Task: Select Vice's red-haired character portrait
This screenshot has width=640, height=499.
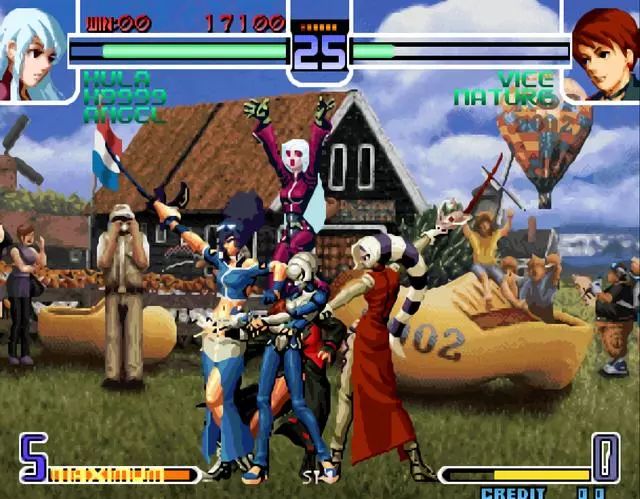Action: (605, 52)
